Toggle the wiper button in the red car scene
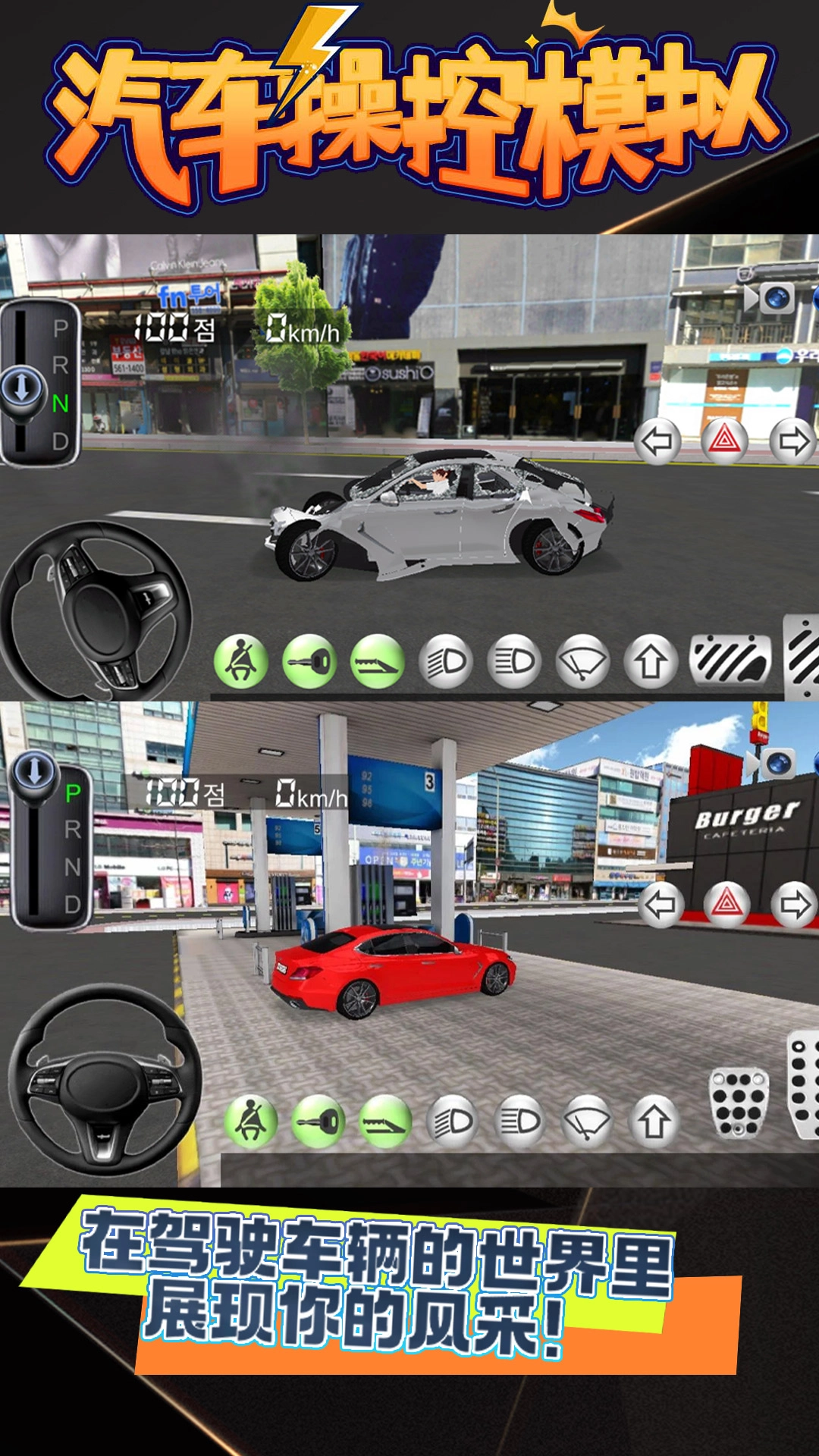The width and height of the screenshot is (819, 1456). click(x=587, y=1122)
